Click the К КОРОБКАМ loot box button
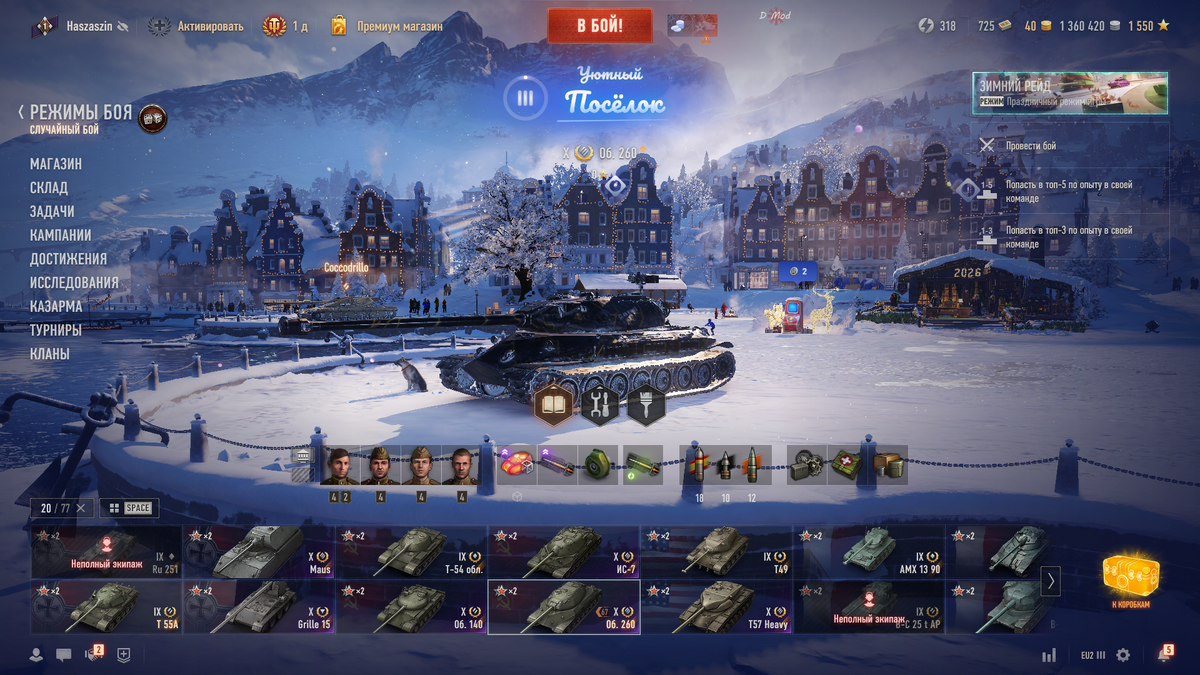This screenshot has width=1200, height=675. [x=1130, y=581]
